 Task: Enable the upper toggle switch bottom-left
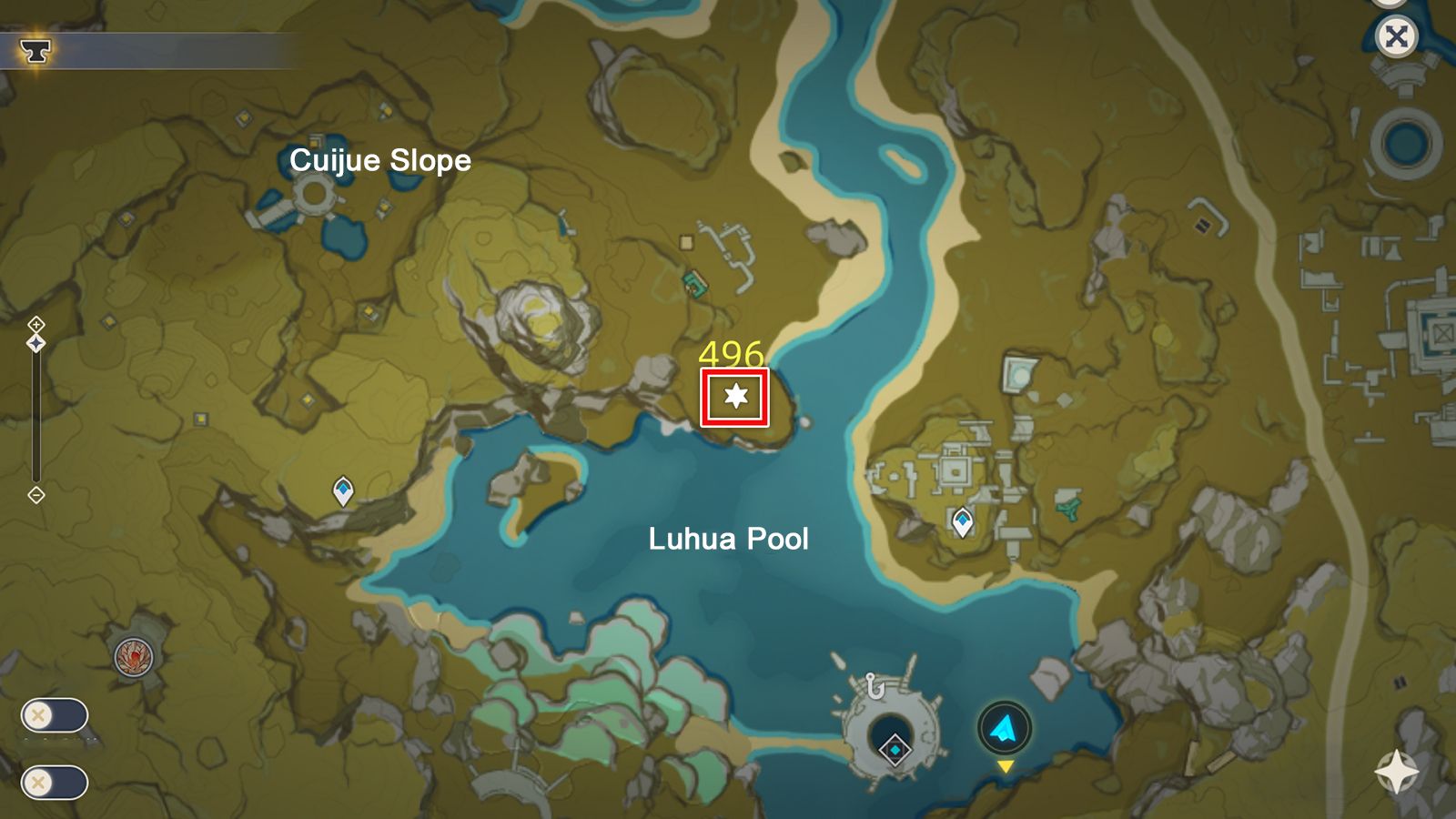56,715
